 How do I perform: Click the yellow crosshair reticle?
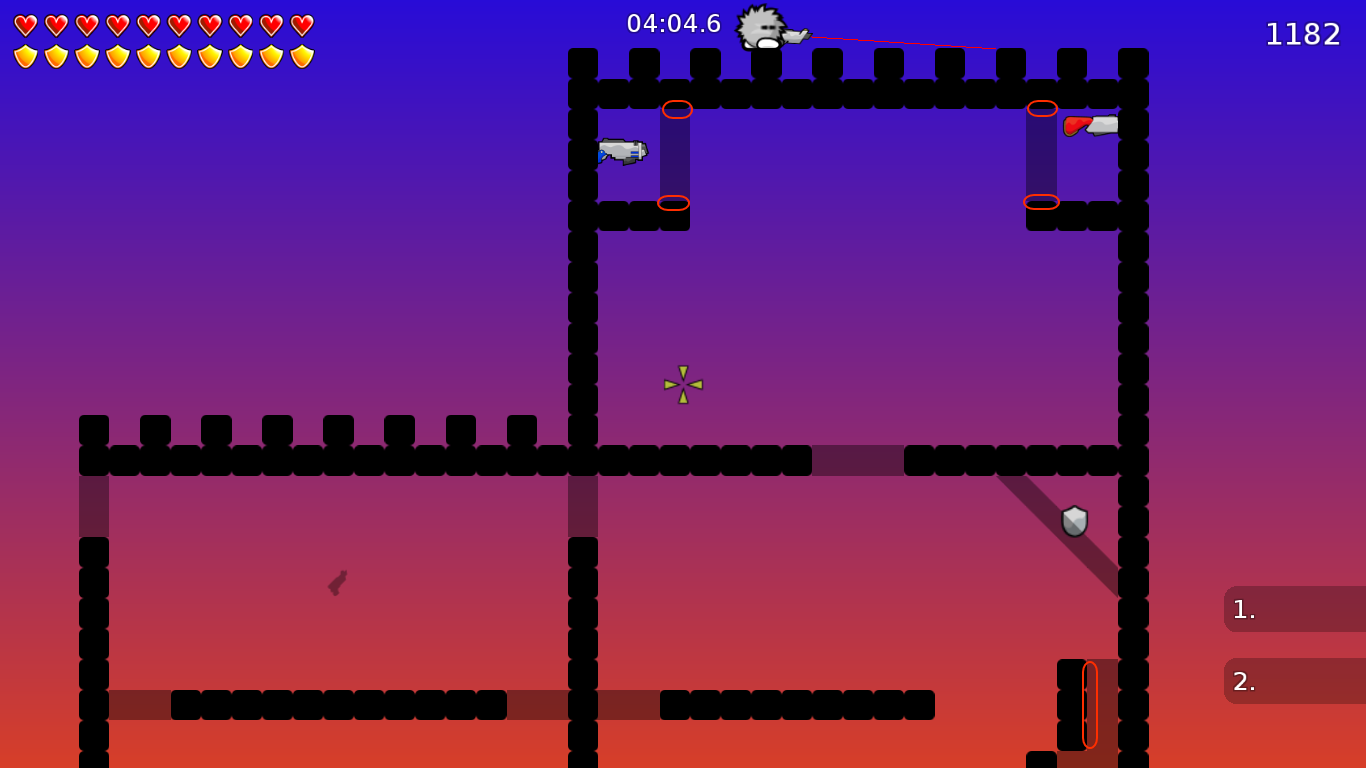click(681, 385)
